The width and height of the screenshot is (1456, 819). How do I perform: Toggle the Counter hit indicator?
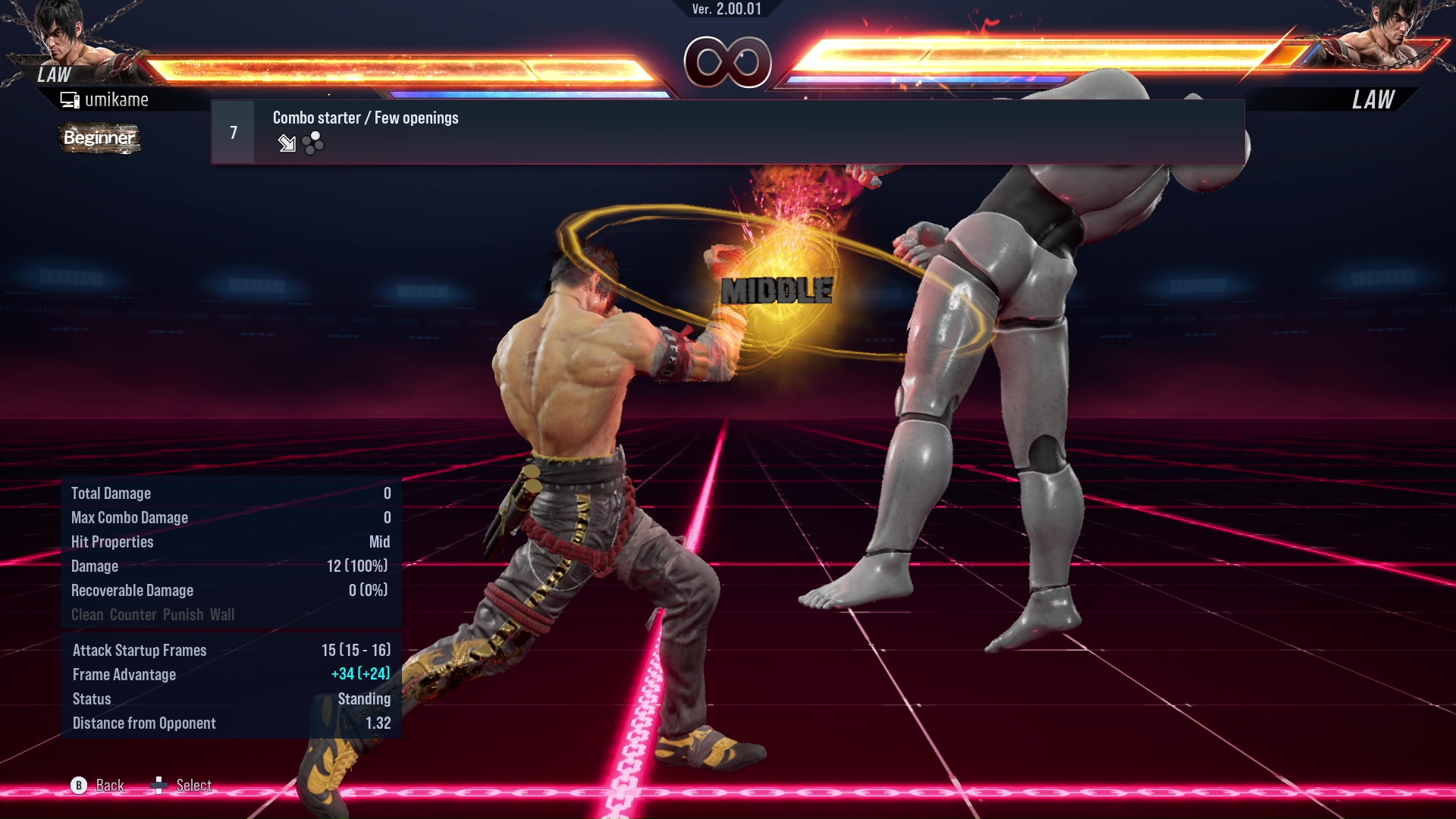point(133,615)
